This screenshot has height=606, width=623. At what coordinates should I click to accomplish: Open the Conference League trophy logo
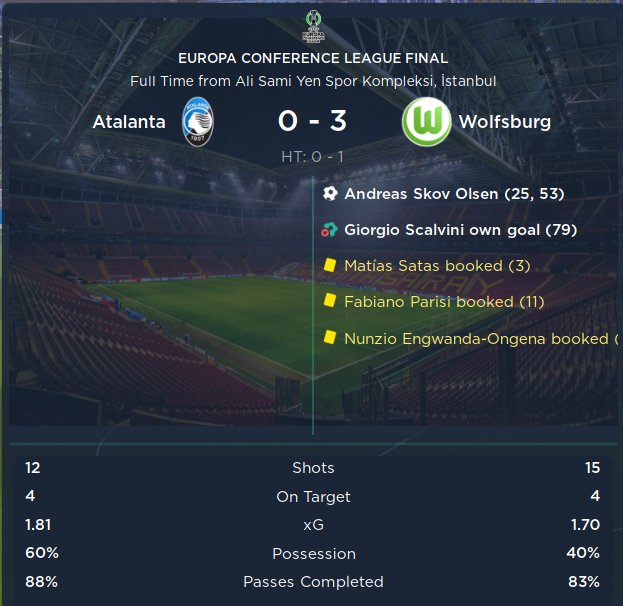312,25
